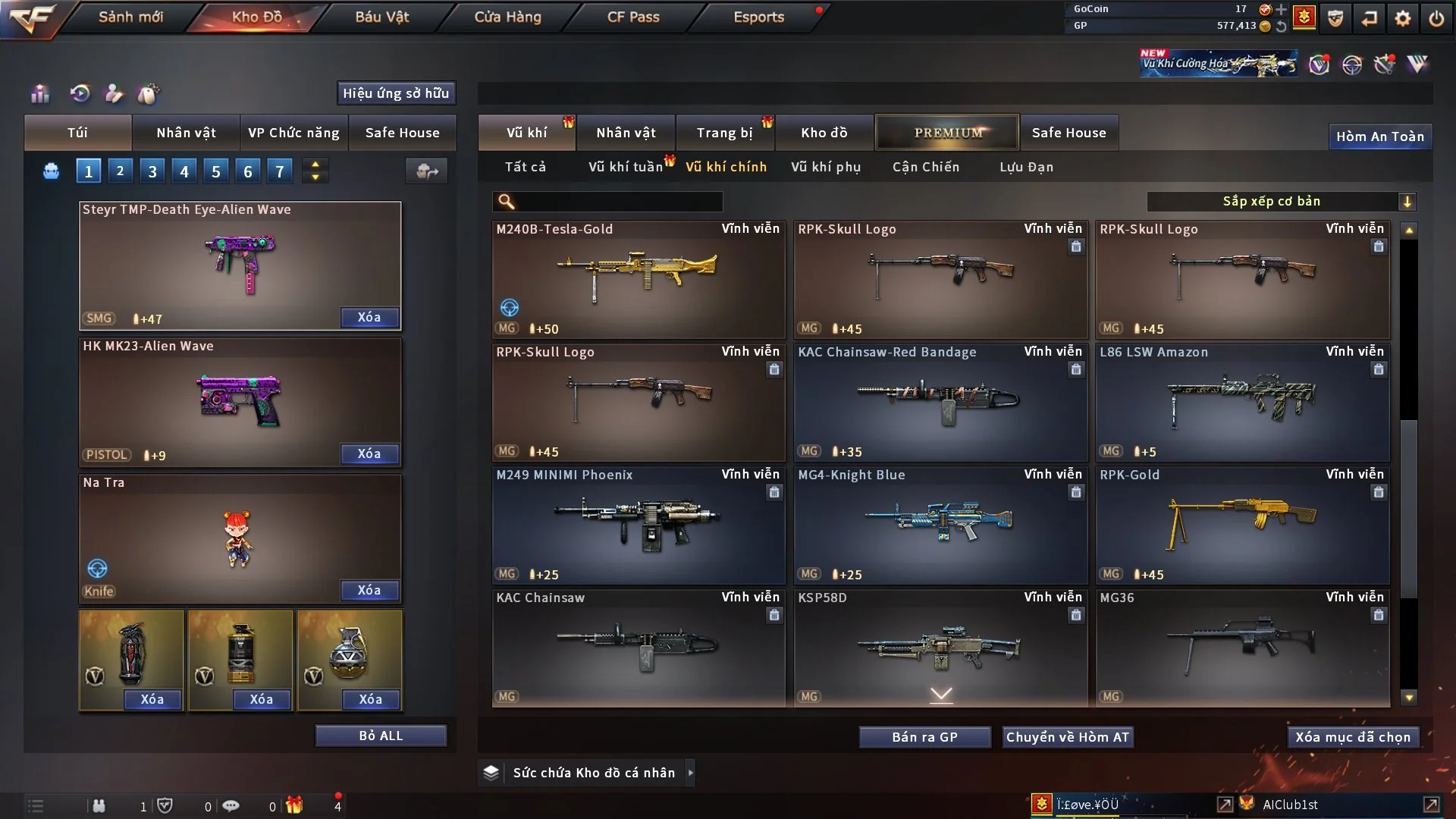The height and width of the screenshot is (819, 1456).
Task: Click the Bán ra GP button
Action: pos(924,737)
